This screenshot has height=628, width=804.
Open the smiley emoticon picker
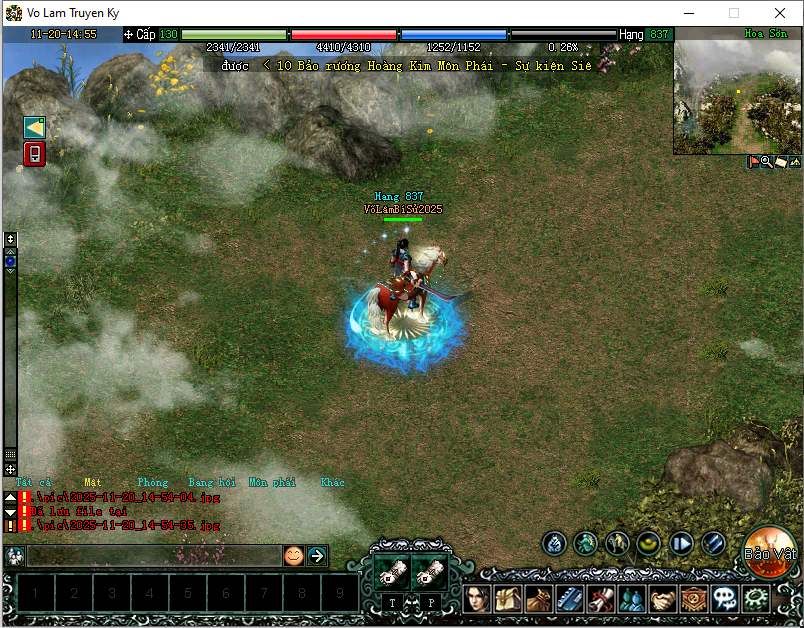point(293,556)
